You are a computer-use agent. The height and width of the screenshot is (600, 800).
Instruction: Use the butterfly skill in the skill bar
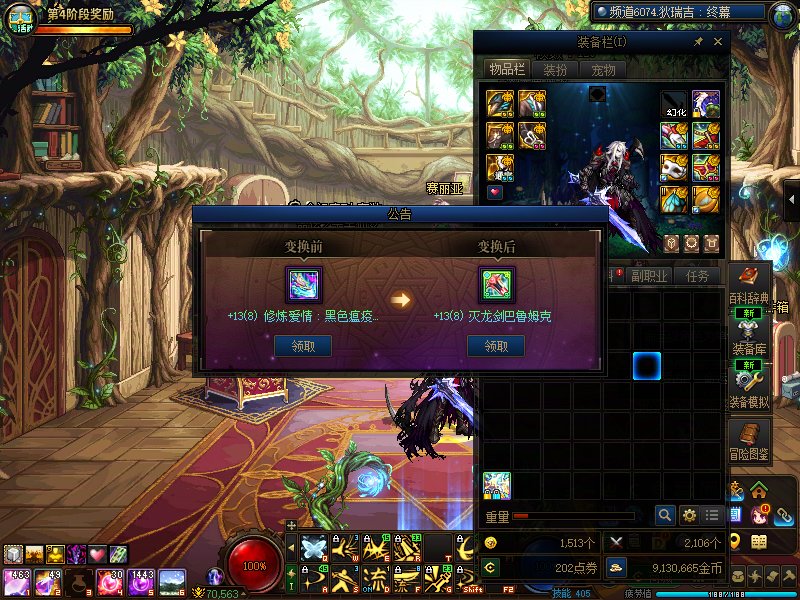click(x=314, y=548)
